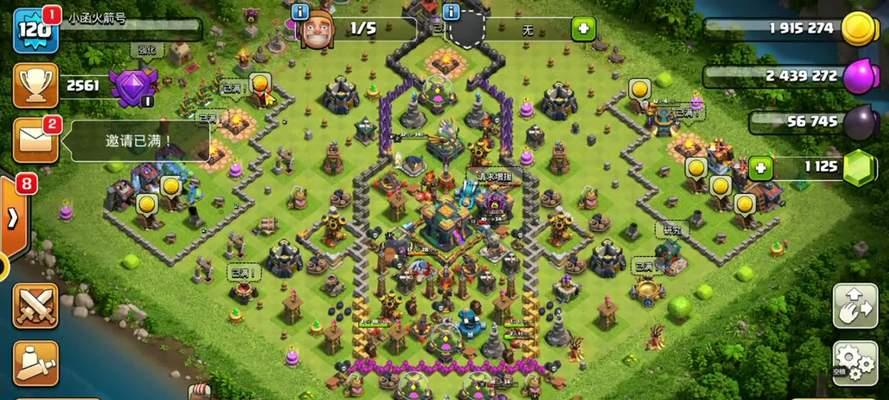Tap the gold coin resource icon
The width and height of the screenshot is (889, 400).
click(x=859, y=29)
